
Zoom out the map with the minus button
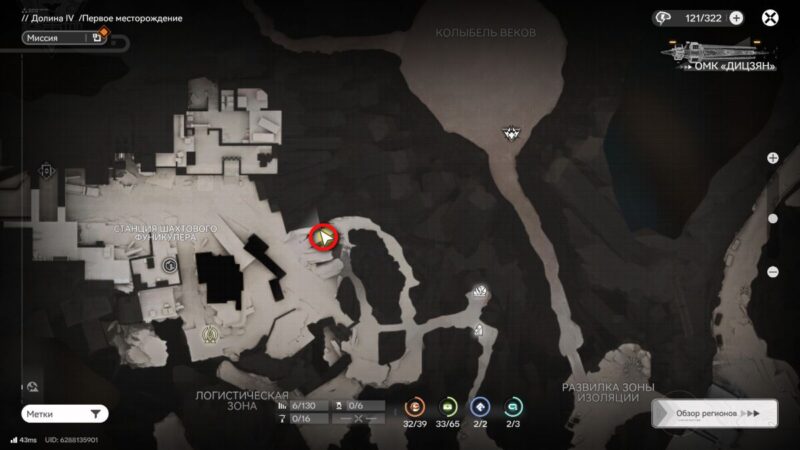tap(773, 272)
